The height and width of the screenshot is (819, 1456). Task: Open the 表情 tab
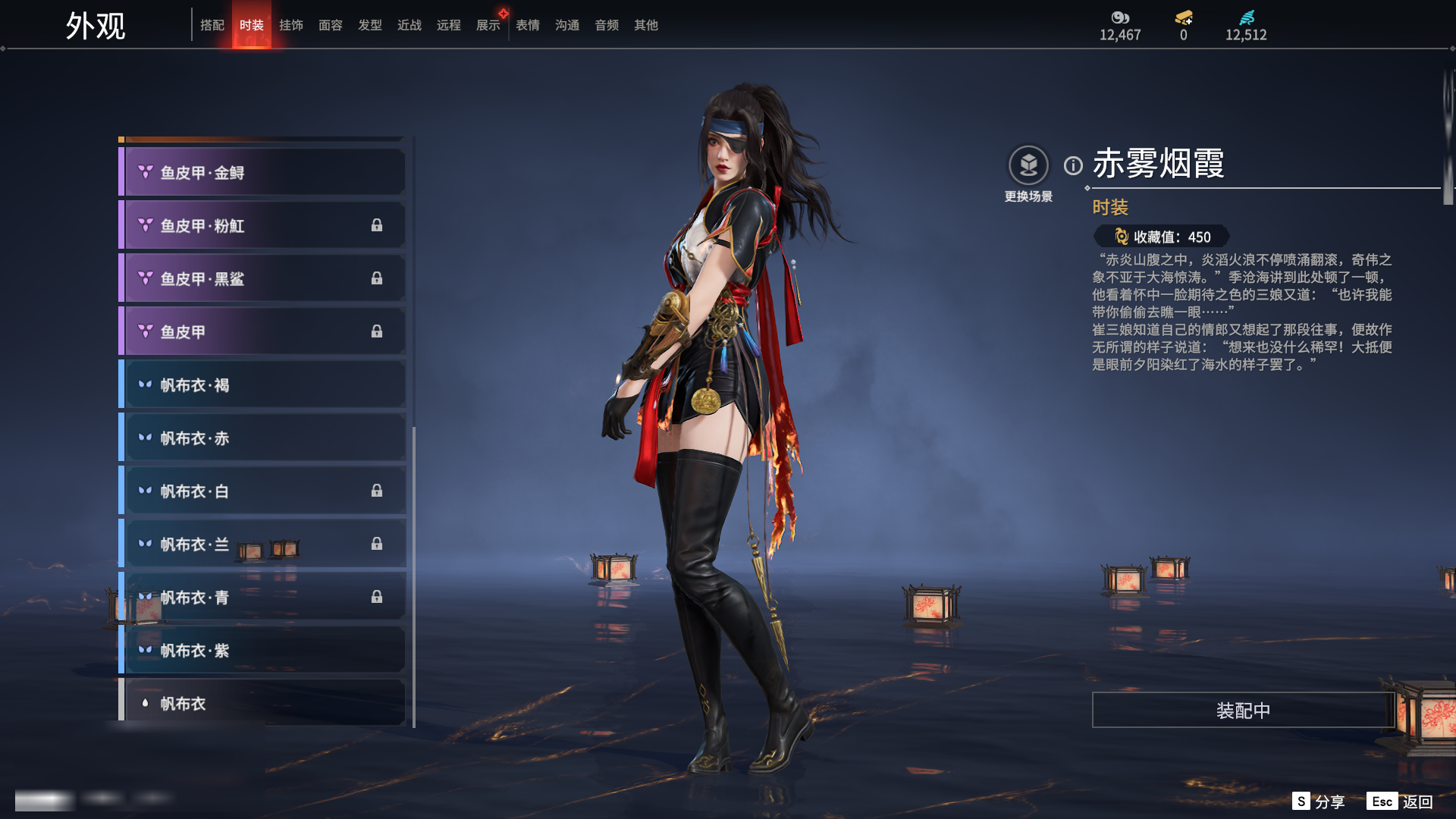click(x=528, y=25)
